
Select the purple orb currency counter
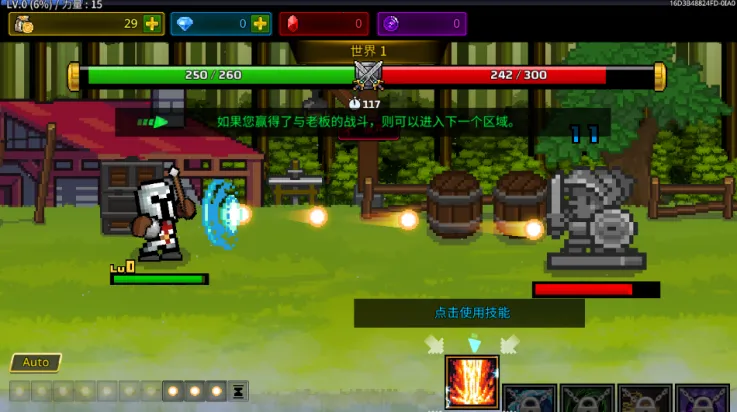point(421,23)
